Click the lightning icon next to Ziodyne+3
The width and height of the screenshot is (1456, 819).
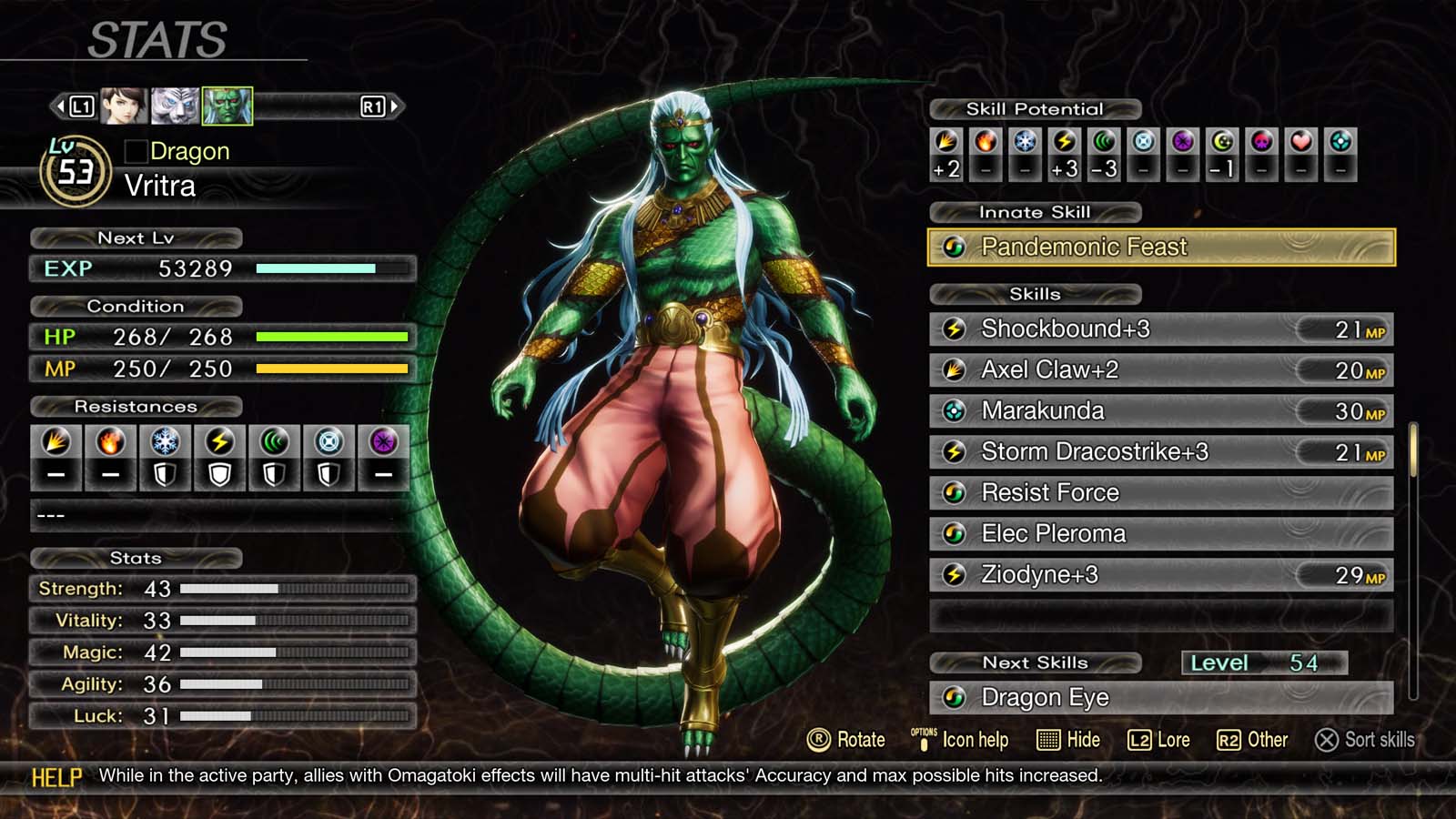pyautogui.click(x=955, y=575)
